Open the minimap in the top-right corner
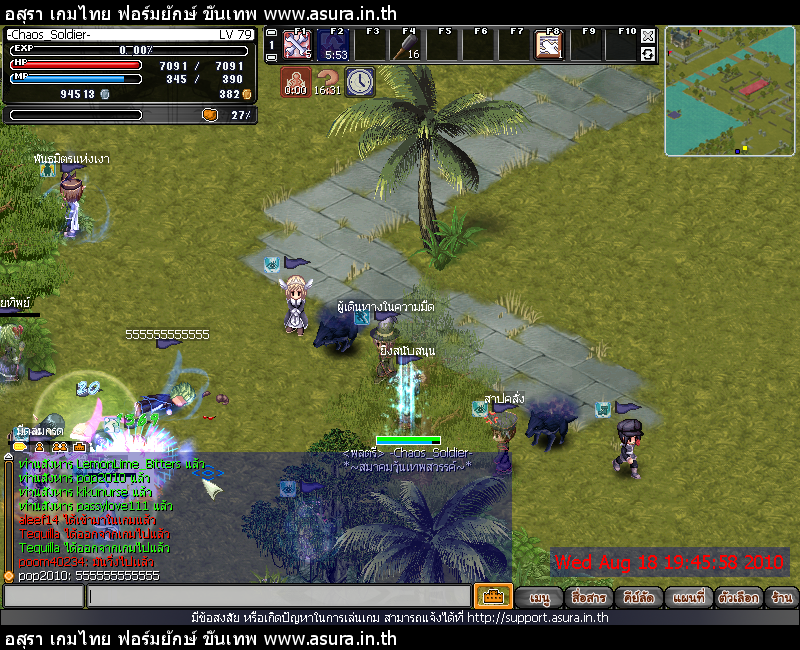The width and height of the screenshot is (800, 650). pyautogui.click(x=728, y=91)
